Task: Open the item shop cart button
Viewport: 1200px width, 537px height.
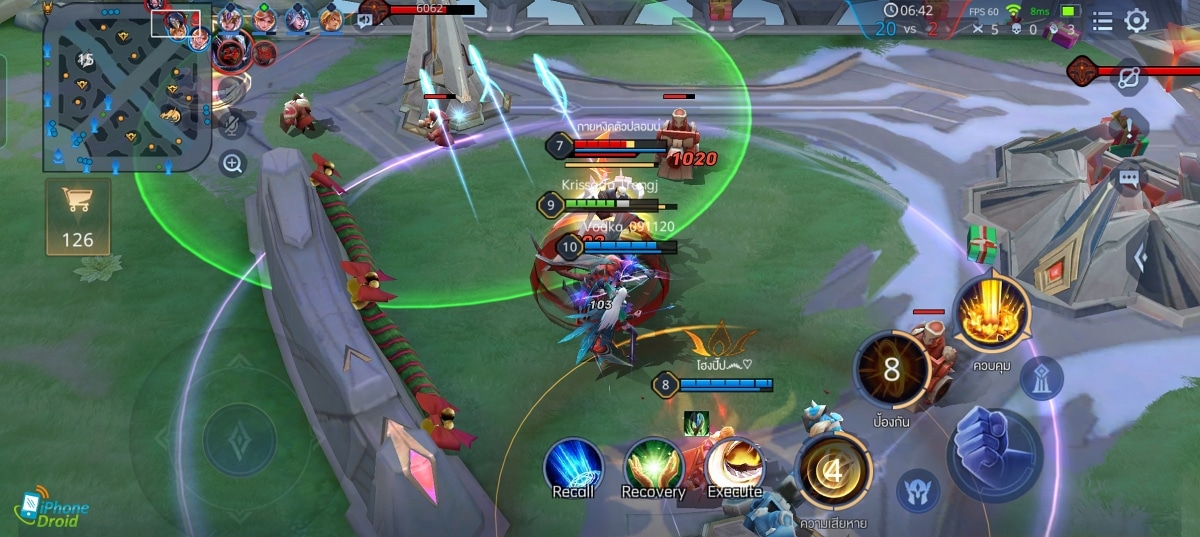Action: click(77, 215)
